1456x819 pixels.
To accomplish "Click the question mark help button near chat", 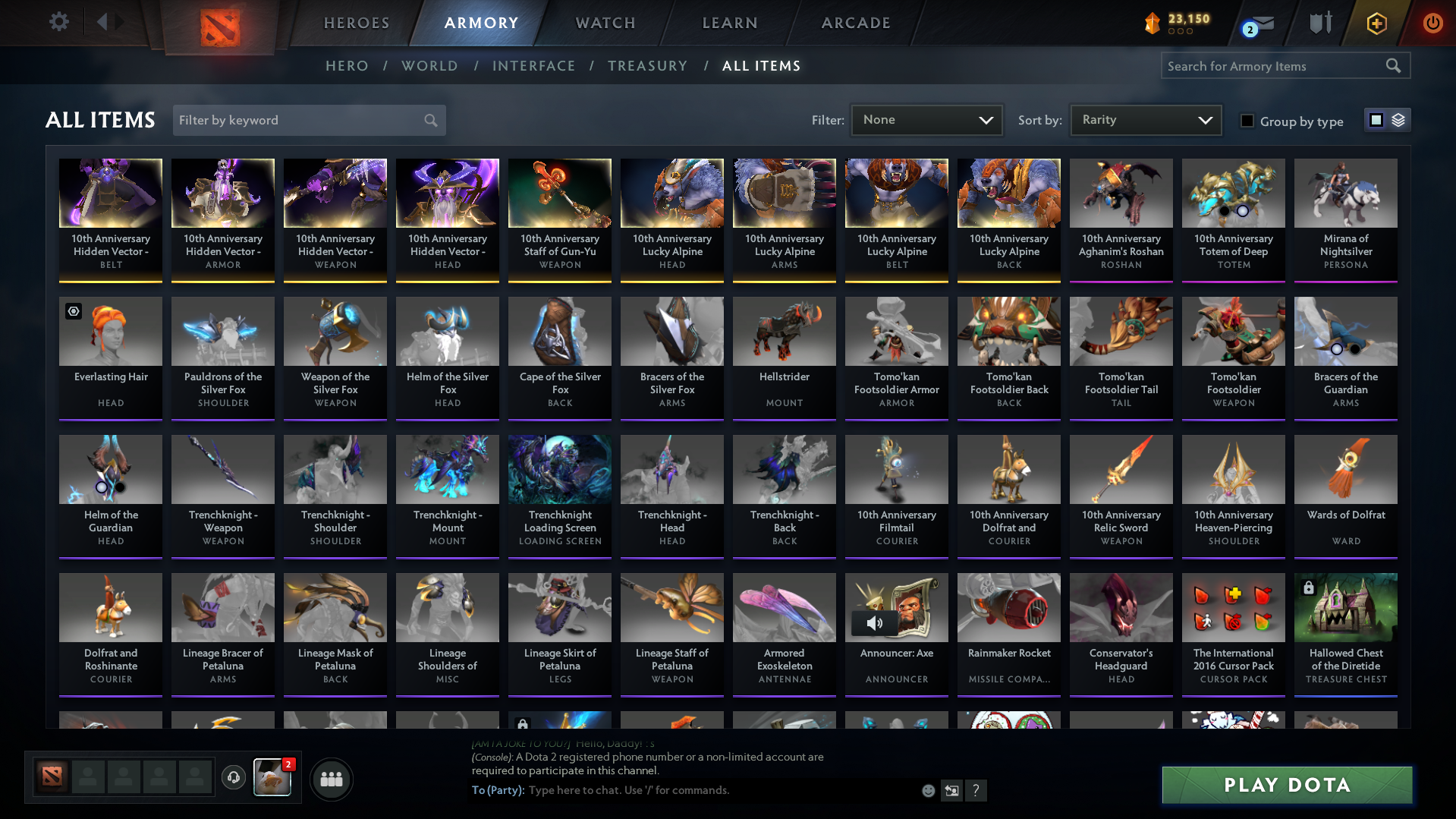I will [x=976, y=790].
